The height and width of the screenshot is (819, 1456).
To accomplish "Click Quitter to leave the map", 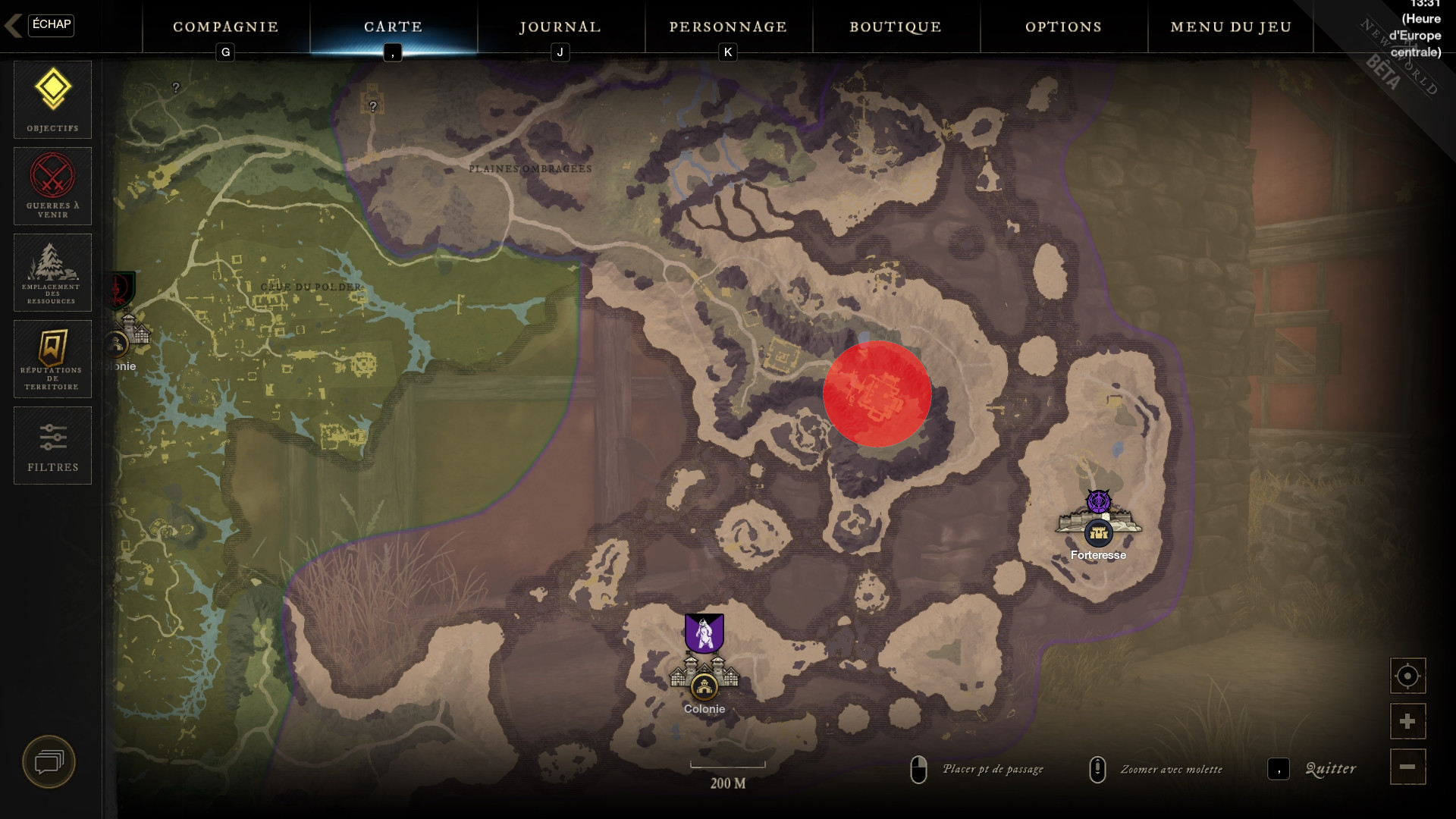I will (1329, 768).
